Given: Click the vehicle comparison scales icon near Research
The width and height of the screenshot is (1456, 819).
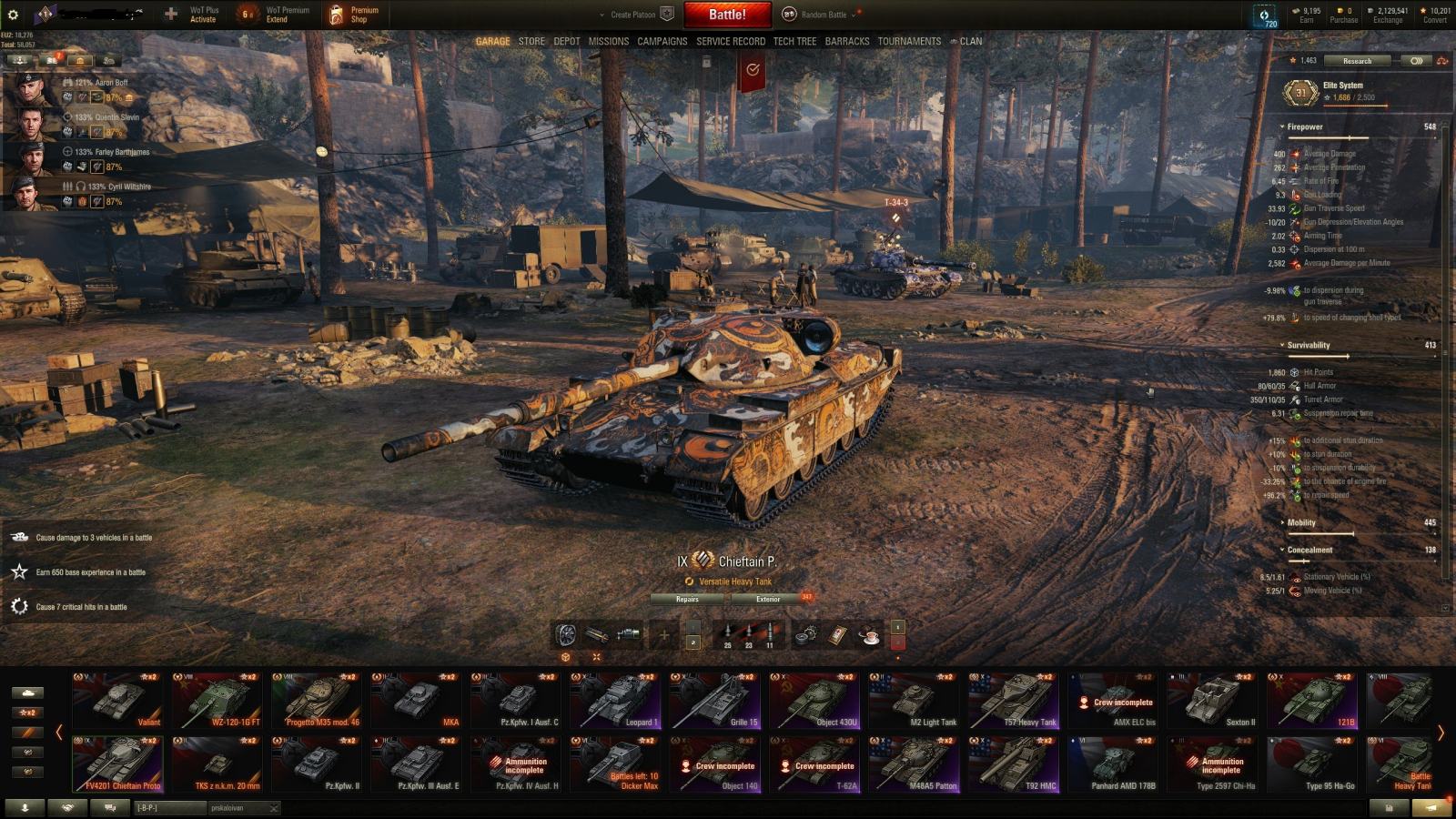Looking at the screenshot, I should (1441, 61).
